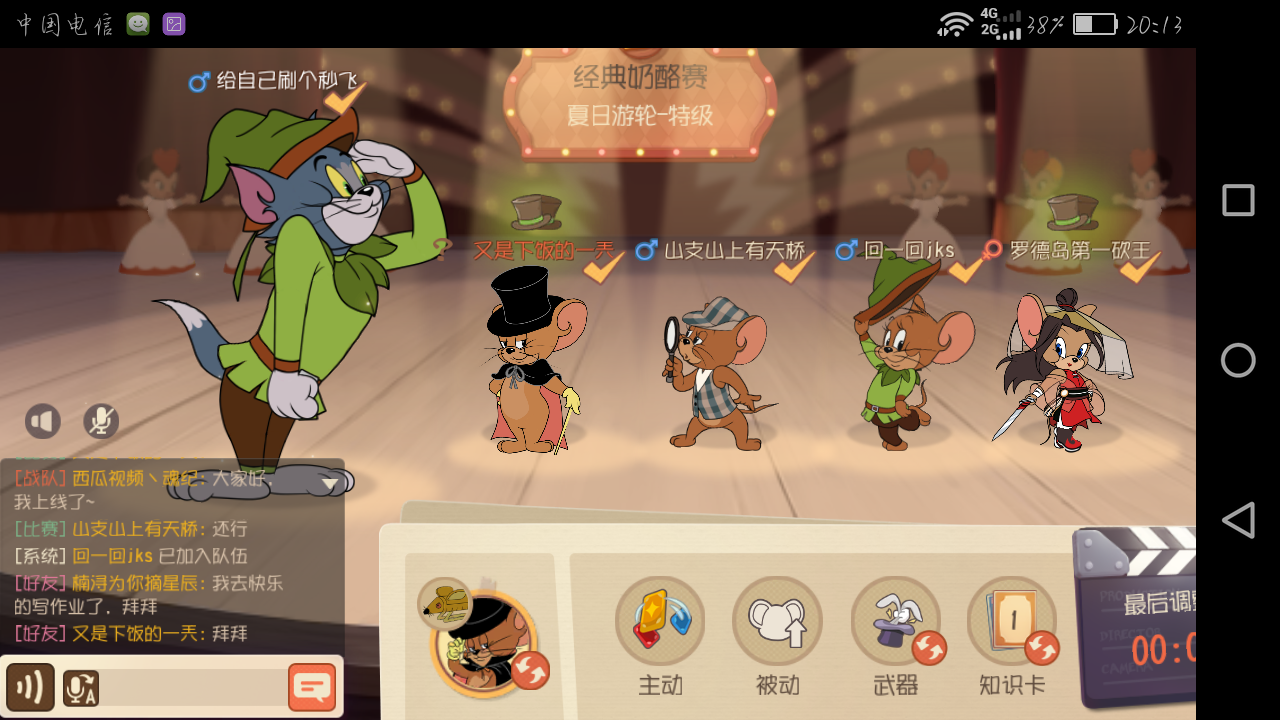Open the 主动 active skill selector
This screenshot has height=720, width=1280.
tap(660, 620)
